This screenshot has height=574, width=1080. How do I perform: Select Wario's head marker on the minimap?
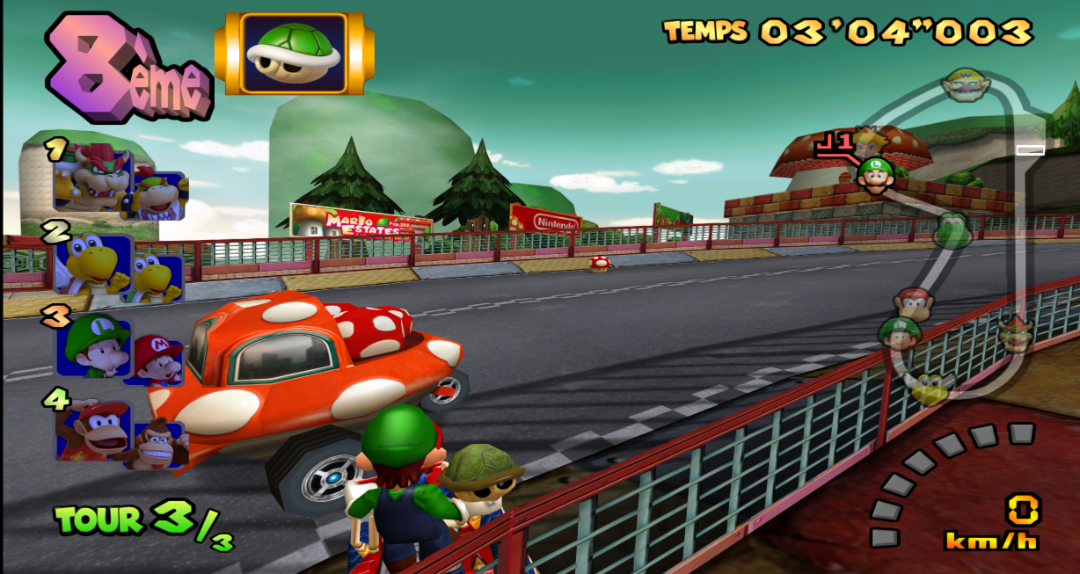point(966,84)
